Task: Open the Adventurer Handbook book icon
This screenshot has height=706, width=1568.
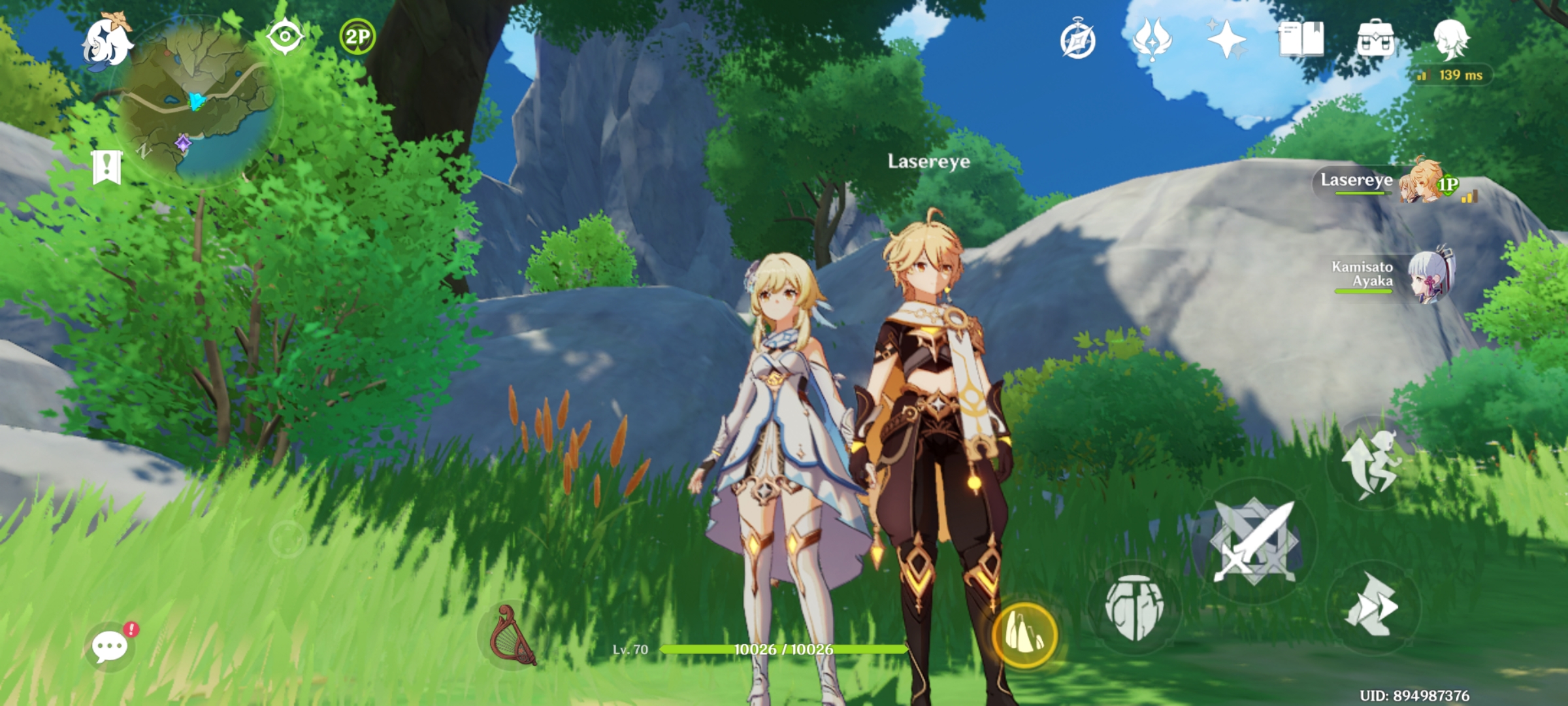Action: 1301,39
